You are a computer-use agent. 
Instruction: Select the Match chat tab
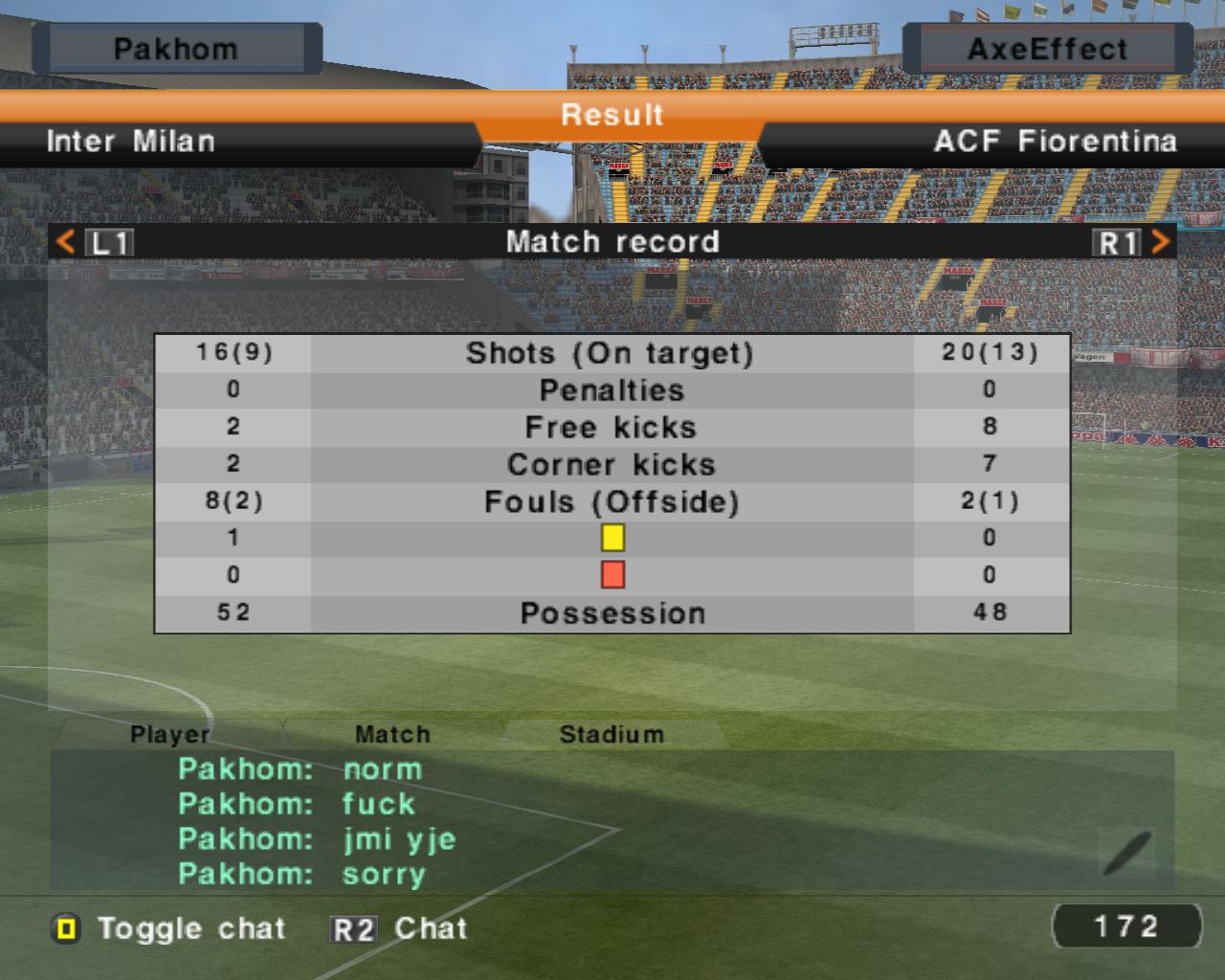[392, 734]
